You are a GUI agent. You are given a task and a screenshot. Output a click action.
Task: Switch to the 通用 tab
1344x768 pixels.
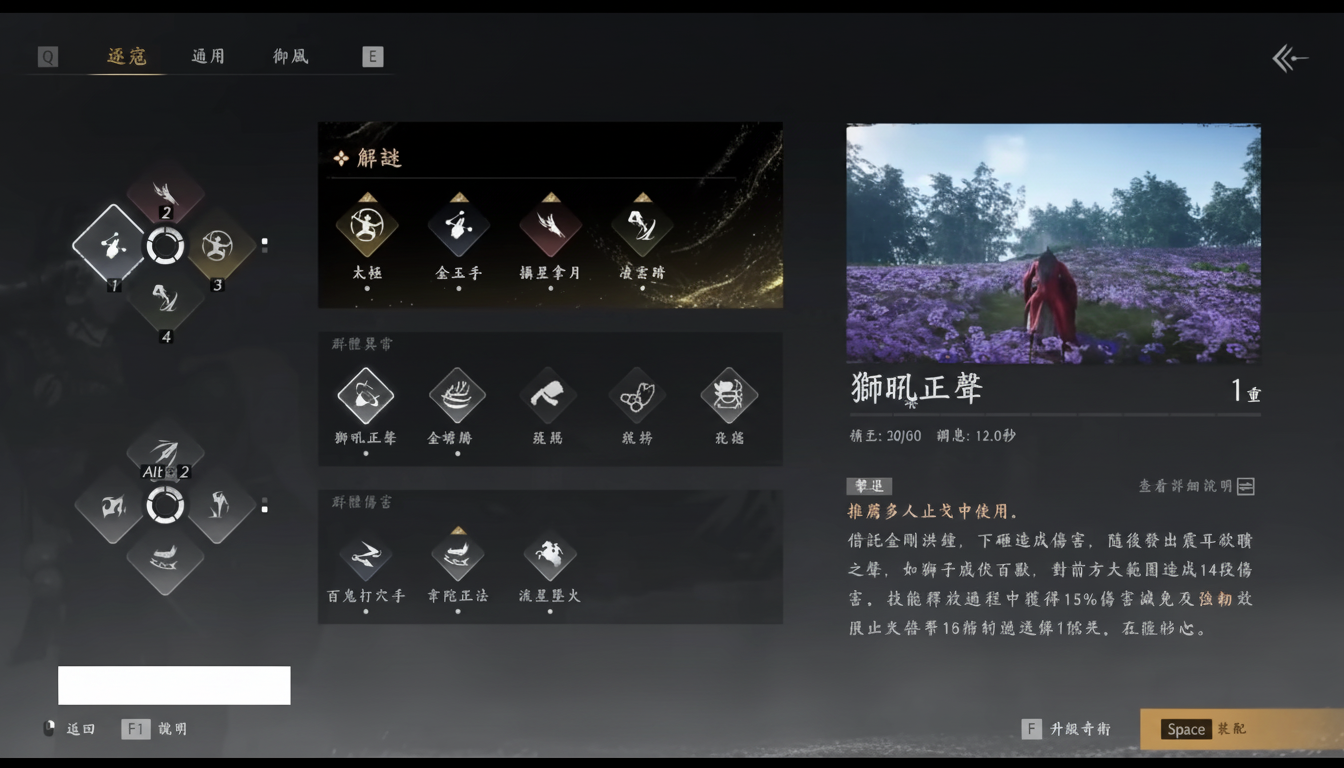coord(207,56)
